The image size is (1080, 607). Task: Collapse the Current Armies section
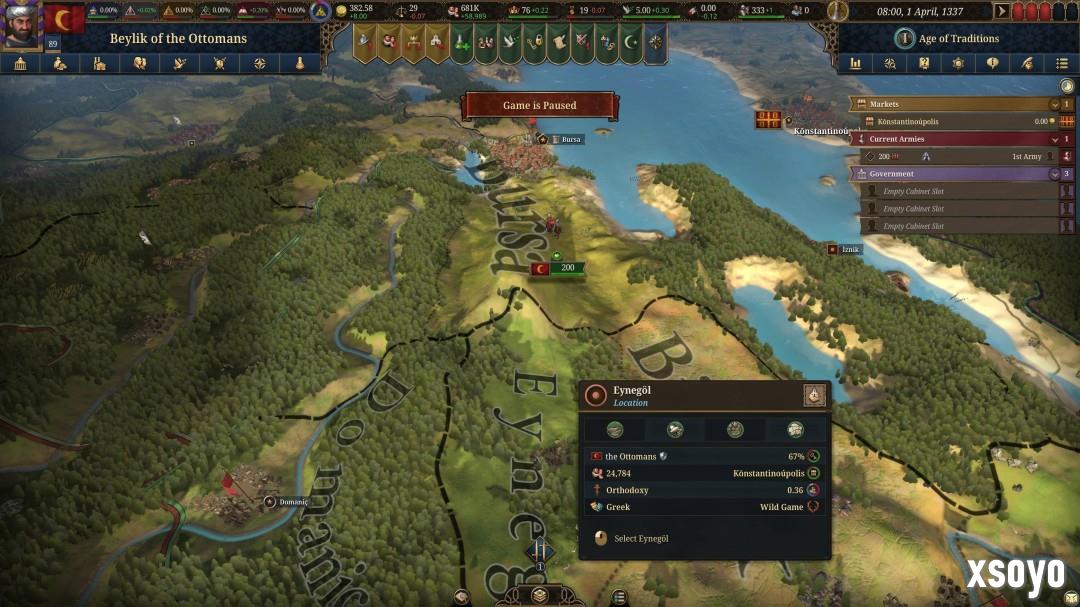click(1054, 139)
